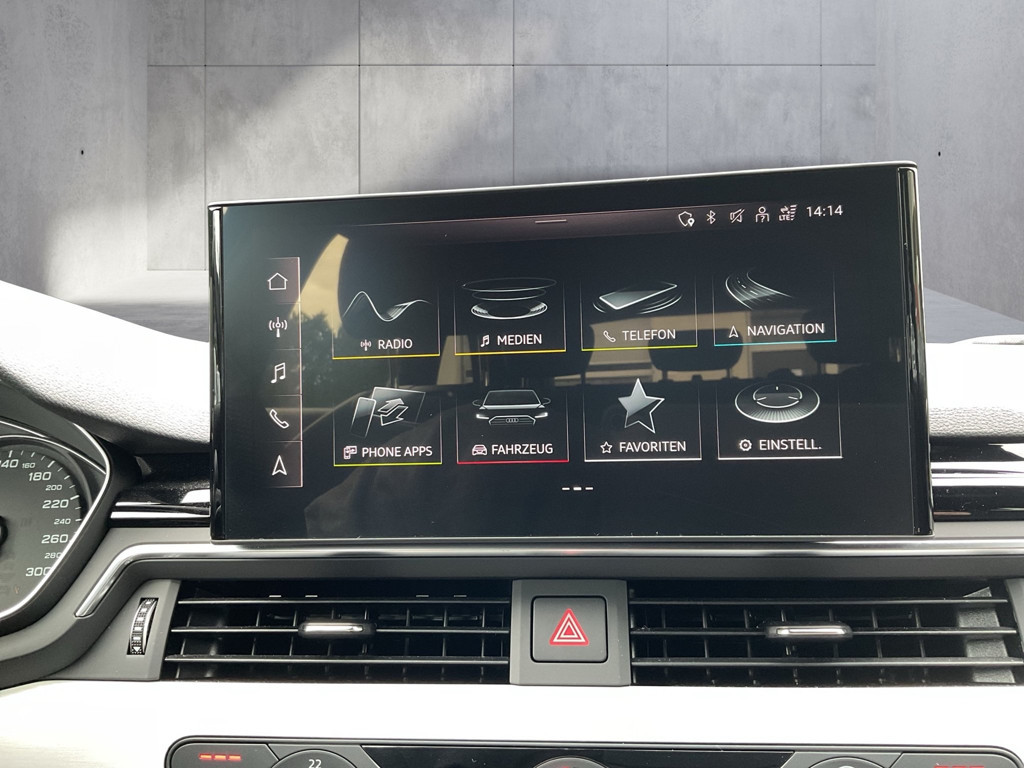Select the radio antenna sidebar icon
The height and width of the screenshot is (768, 1024).
pos(279,326)
